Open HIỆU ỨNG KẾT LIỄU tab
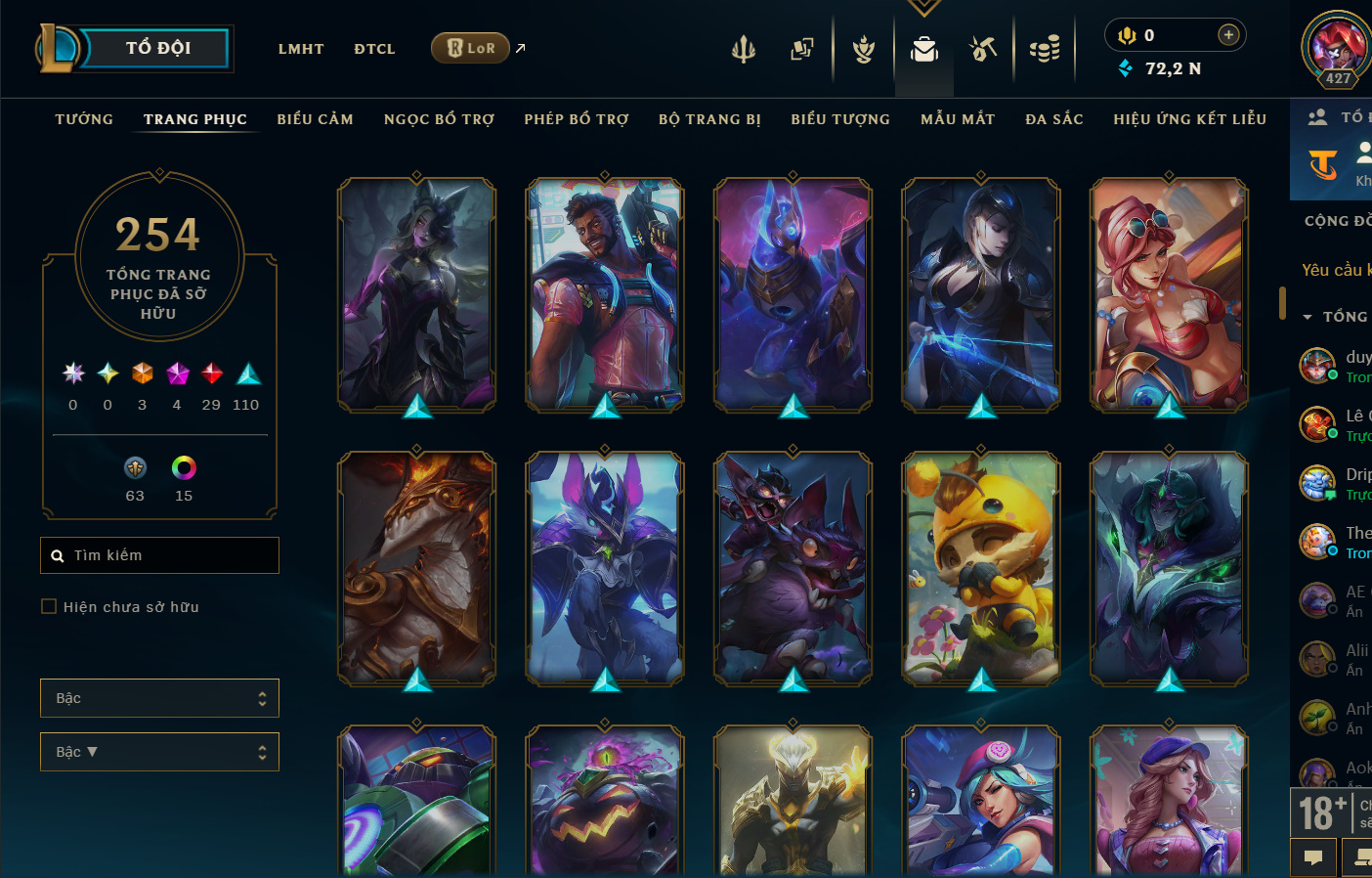Image resolution: width=1372 pixels, height=878 pixels. [x=1189, y=119]
